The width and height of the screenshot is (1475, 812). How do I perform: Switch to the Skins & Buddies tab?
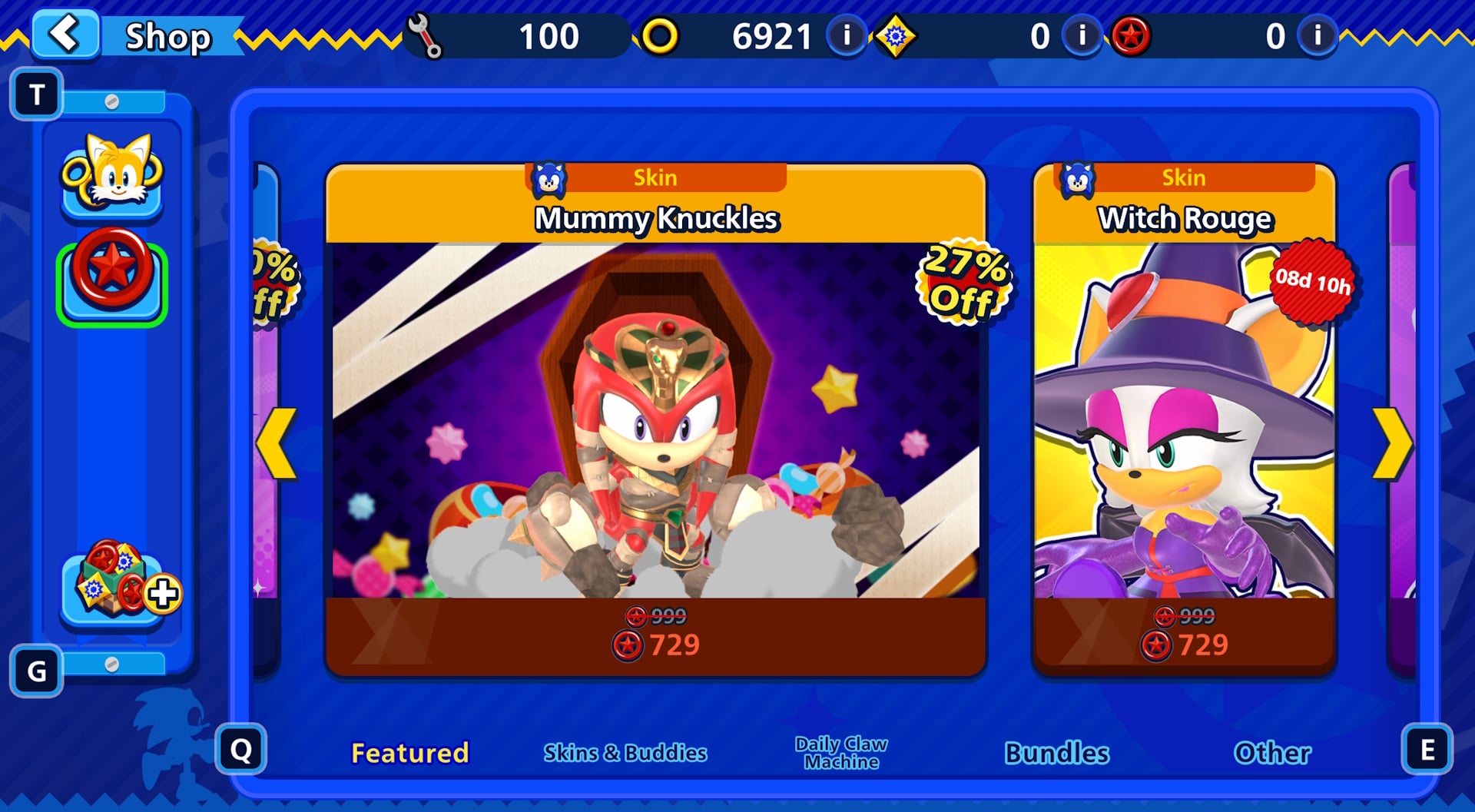[x=625, y=752]
